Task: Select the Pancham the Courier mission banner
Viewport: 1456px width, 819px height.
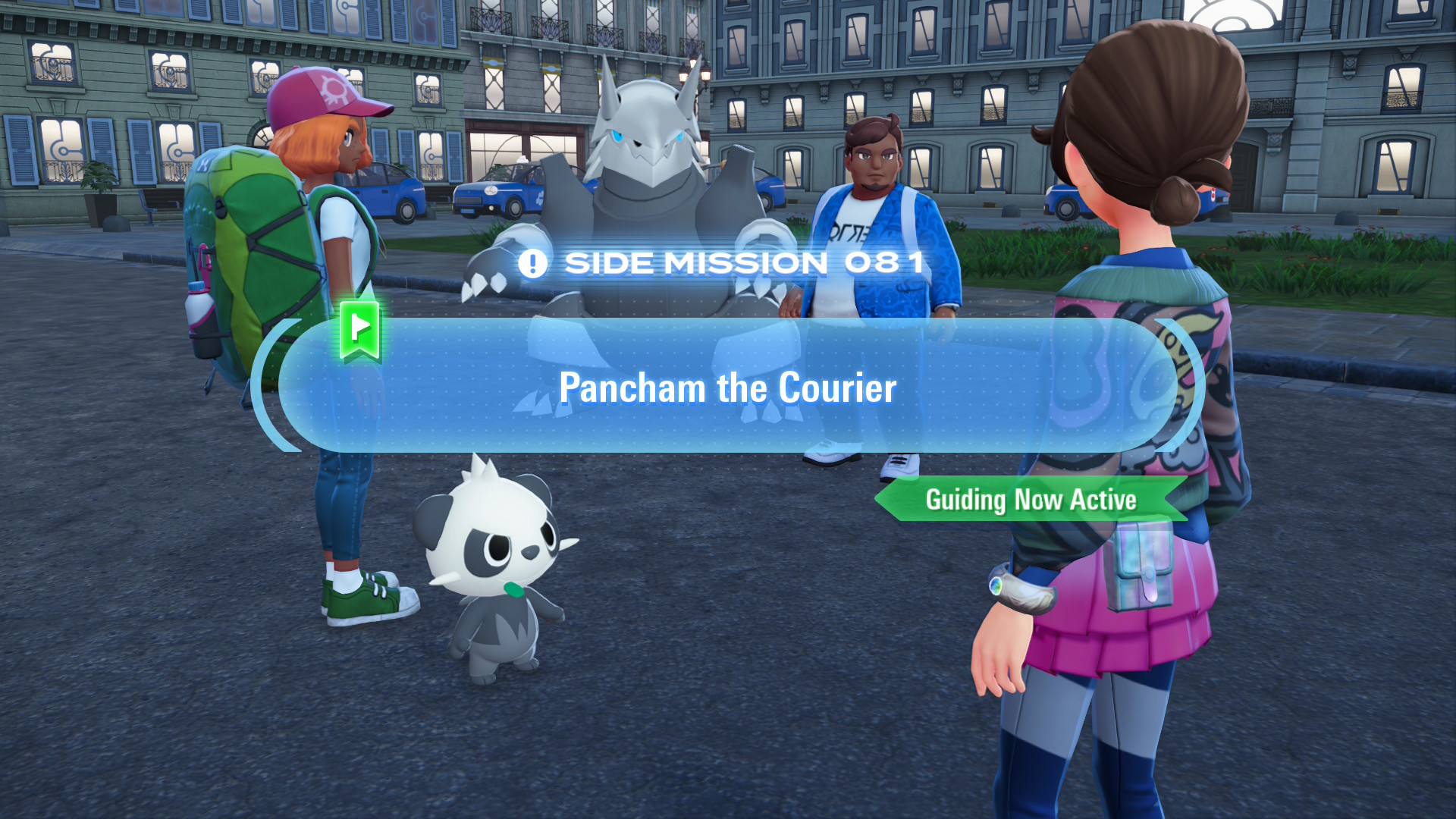Action: [728, 387]
